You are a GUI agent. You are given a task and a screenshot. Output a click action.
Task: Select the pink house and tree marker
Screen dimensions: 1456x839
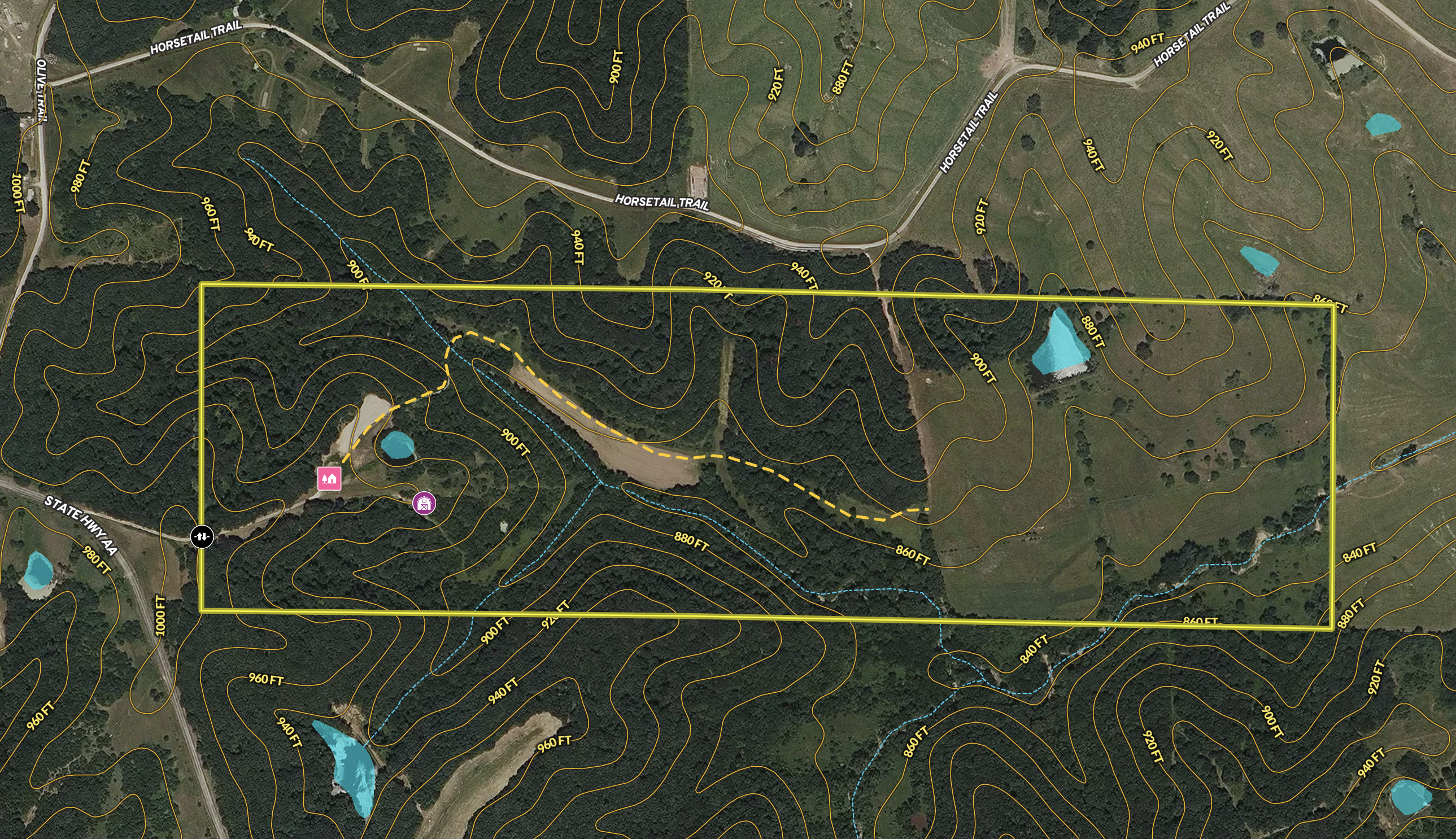[329, 478]
